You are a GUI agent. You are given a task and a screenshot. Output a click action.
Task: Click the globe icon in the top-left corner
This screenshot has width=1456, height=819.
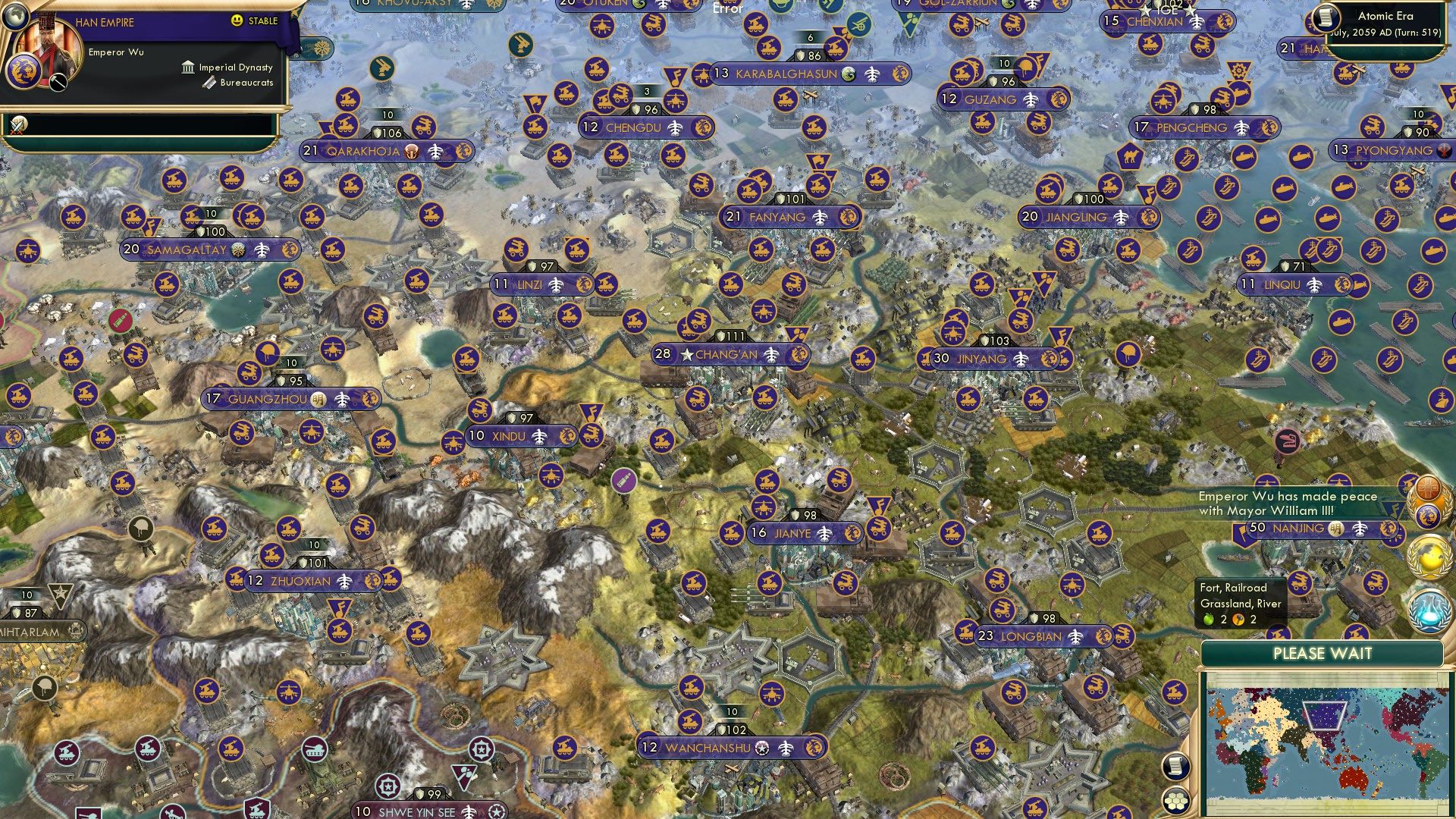click(16, 18)
